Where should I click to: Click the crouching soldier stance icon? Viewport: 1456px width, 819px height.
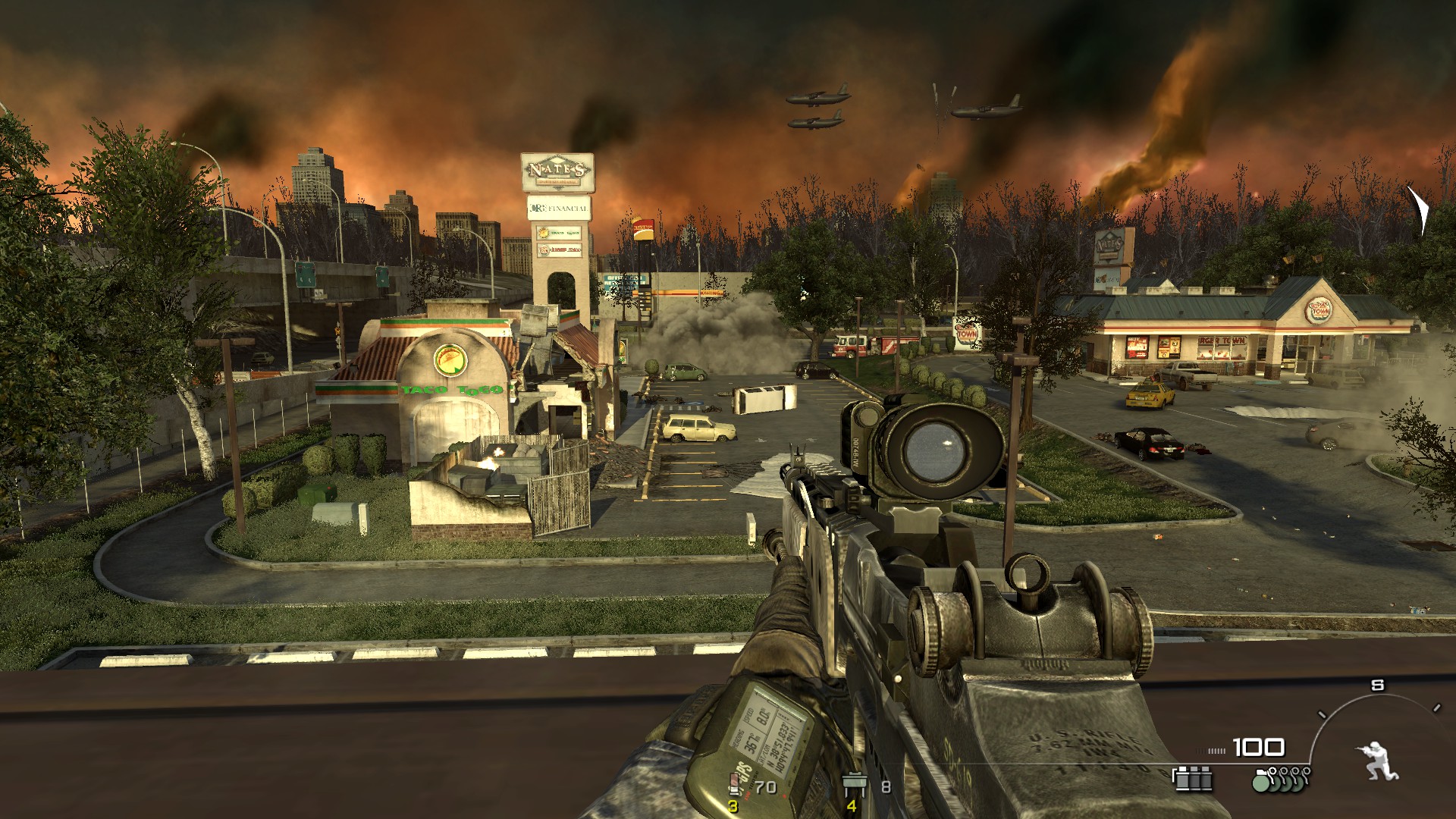coord(1378,761)
